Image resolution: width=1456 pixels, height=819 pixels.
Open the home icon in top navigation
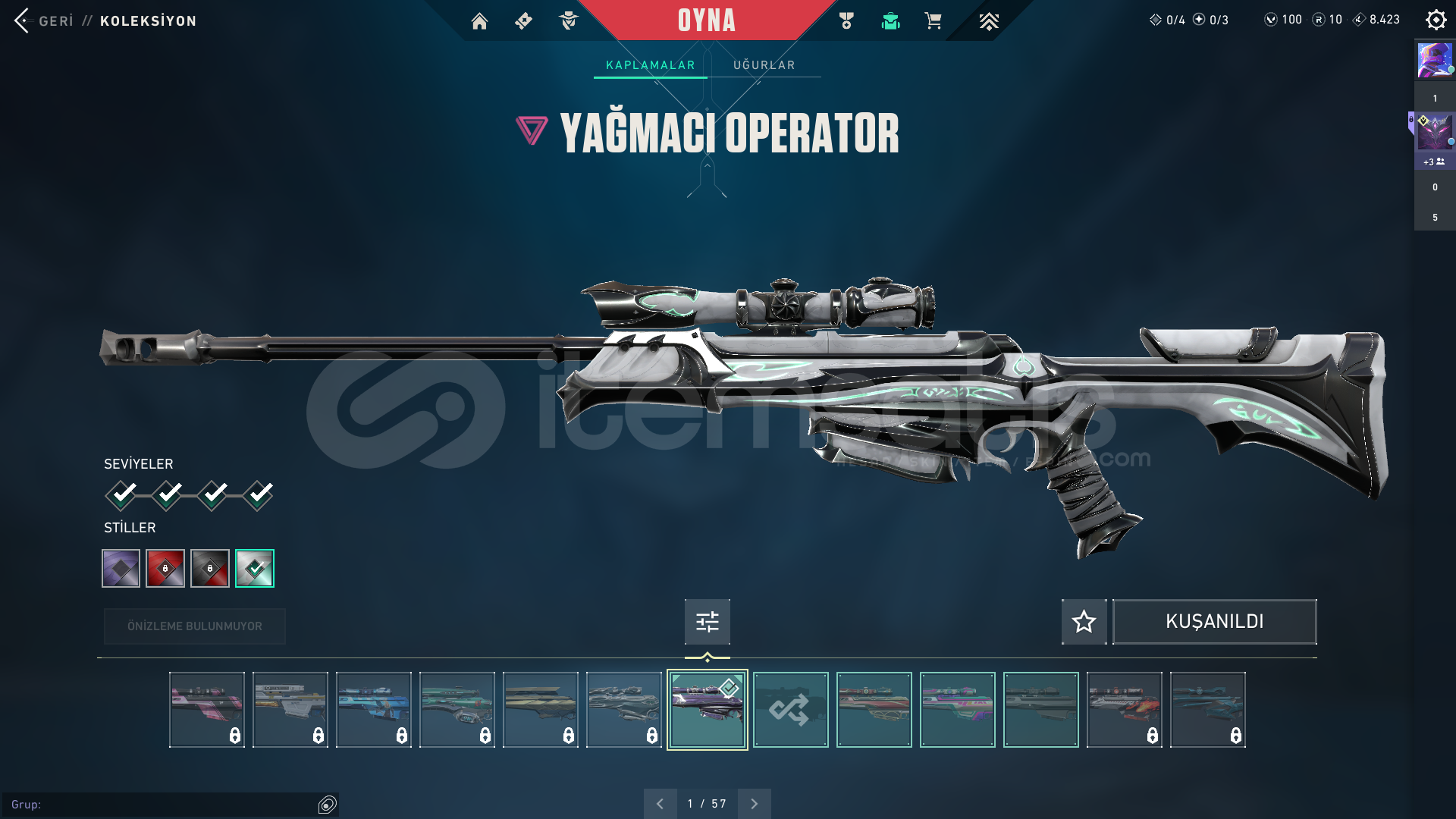(x=479, y=21)
